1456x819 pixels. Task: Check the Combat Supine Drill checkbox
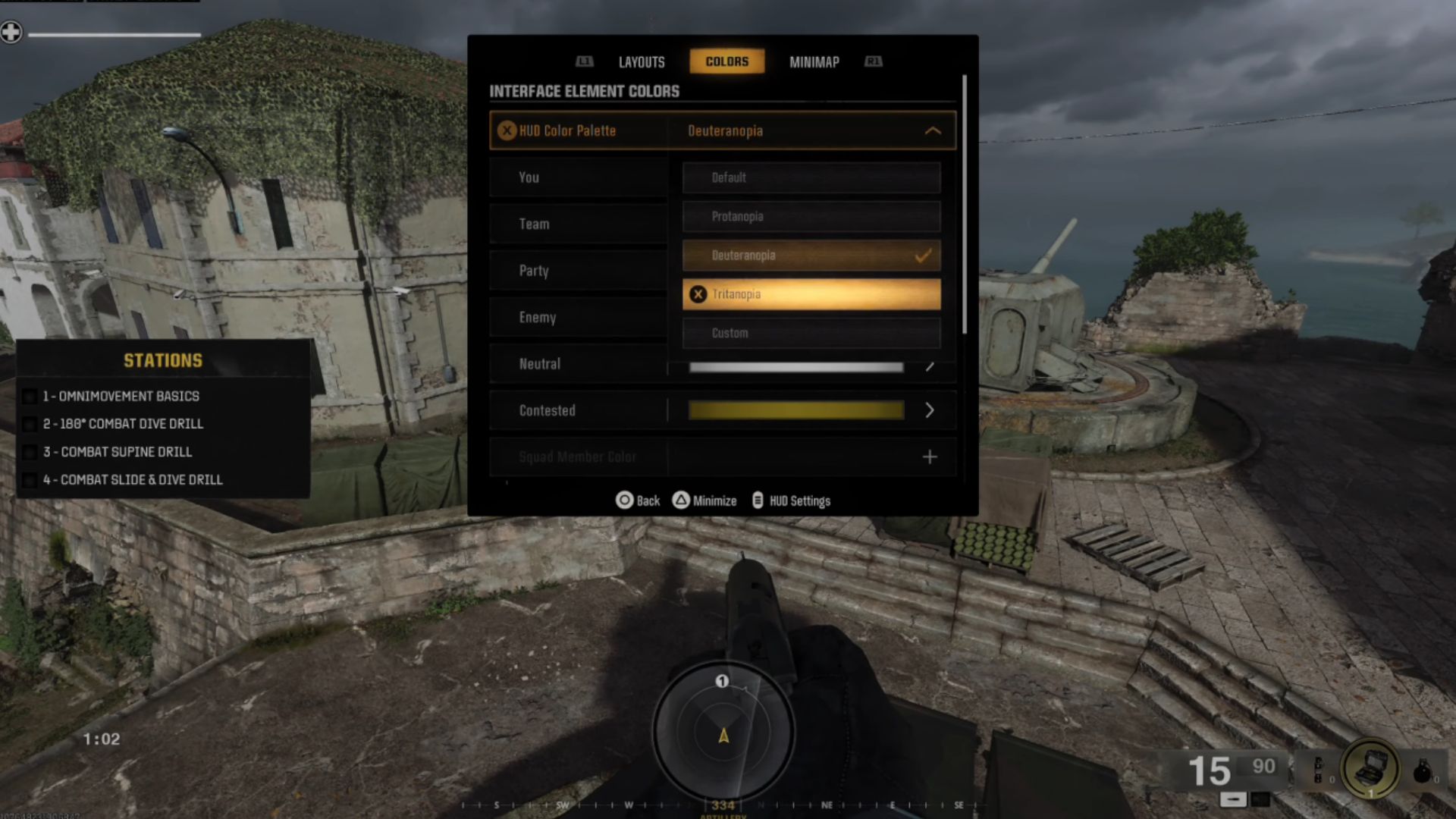30,452
